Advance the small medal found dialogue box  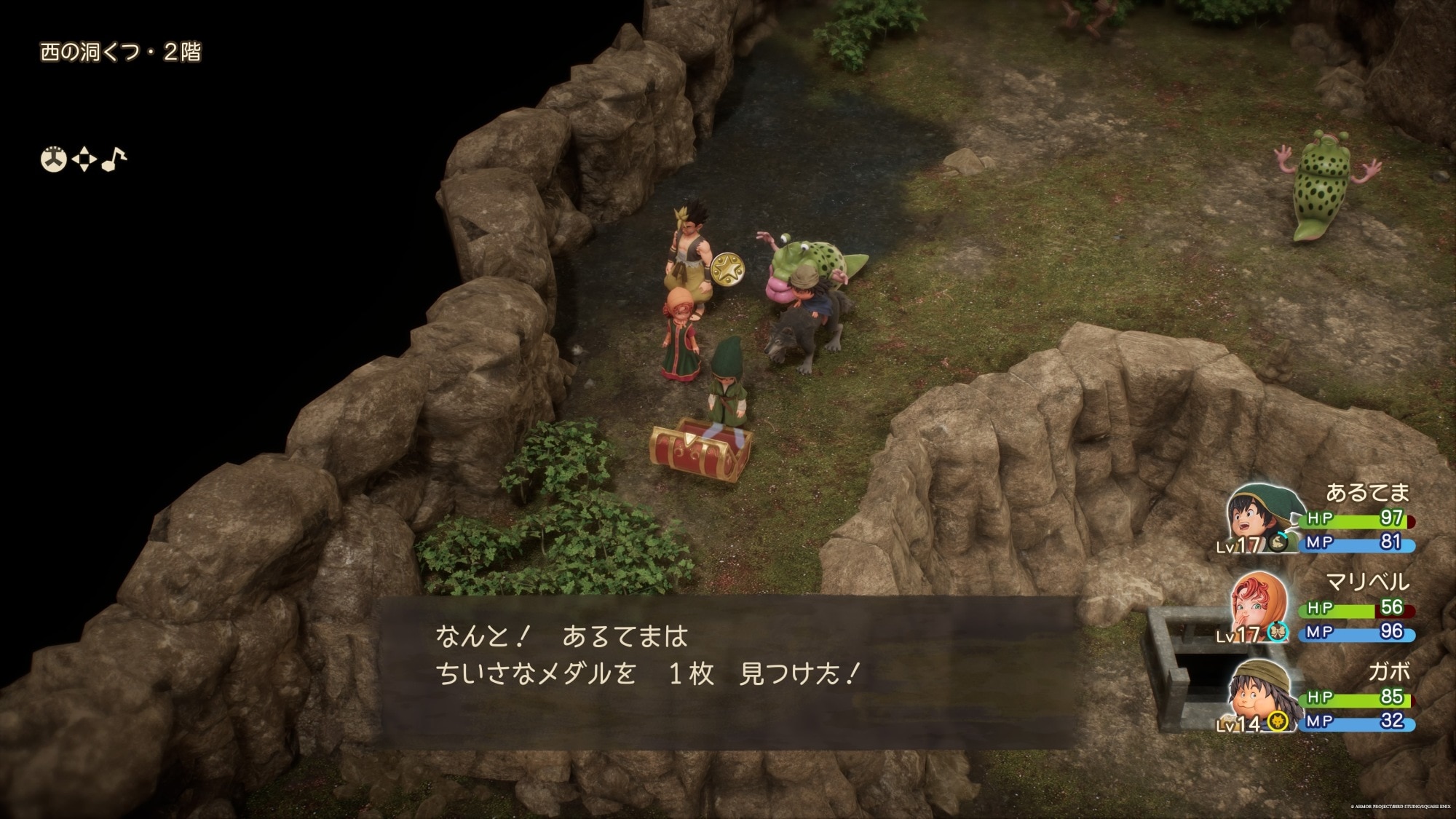click(x=728, y=671)
